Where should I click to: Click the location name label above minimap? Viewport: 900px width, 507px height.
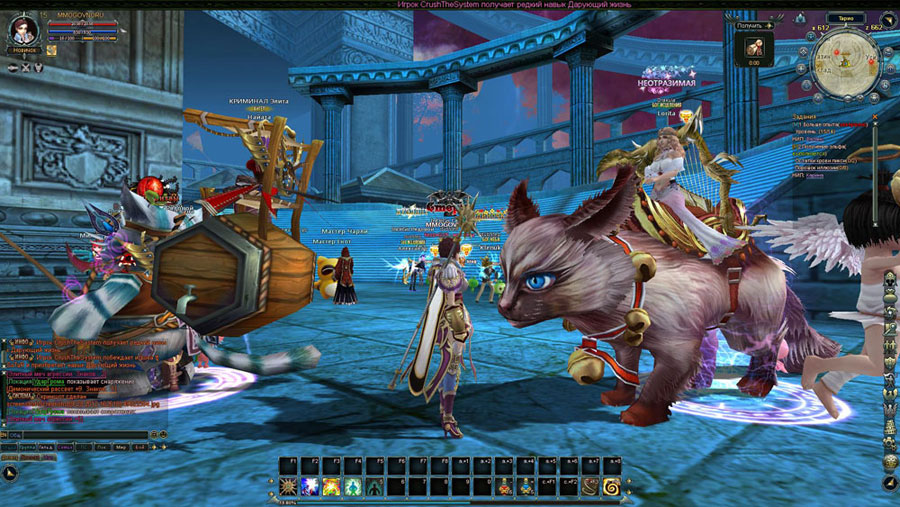point(846,18)
